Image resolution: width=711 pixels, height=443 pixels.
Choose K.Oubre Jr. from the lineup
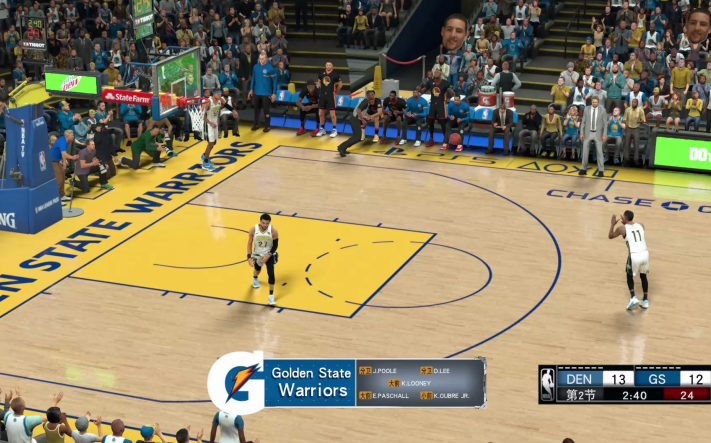coord(452,396)
